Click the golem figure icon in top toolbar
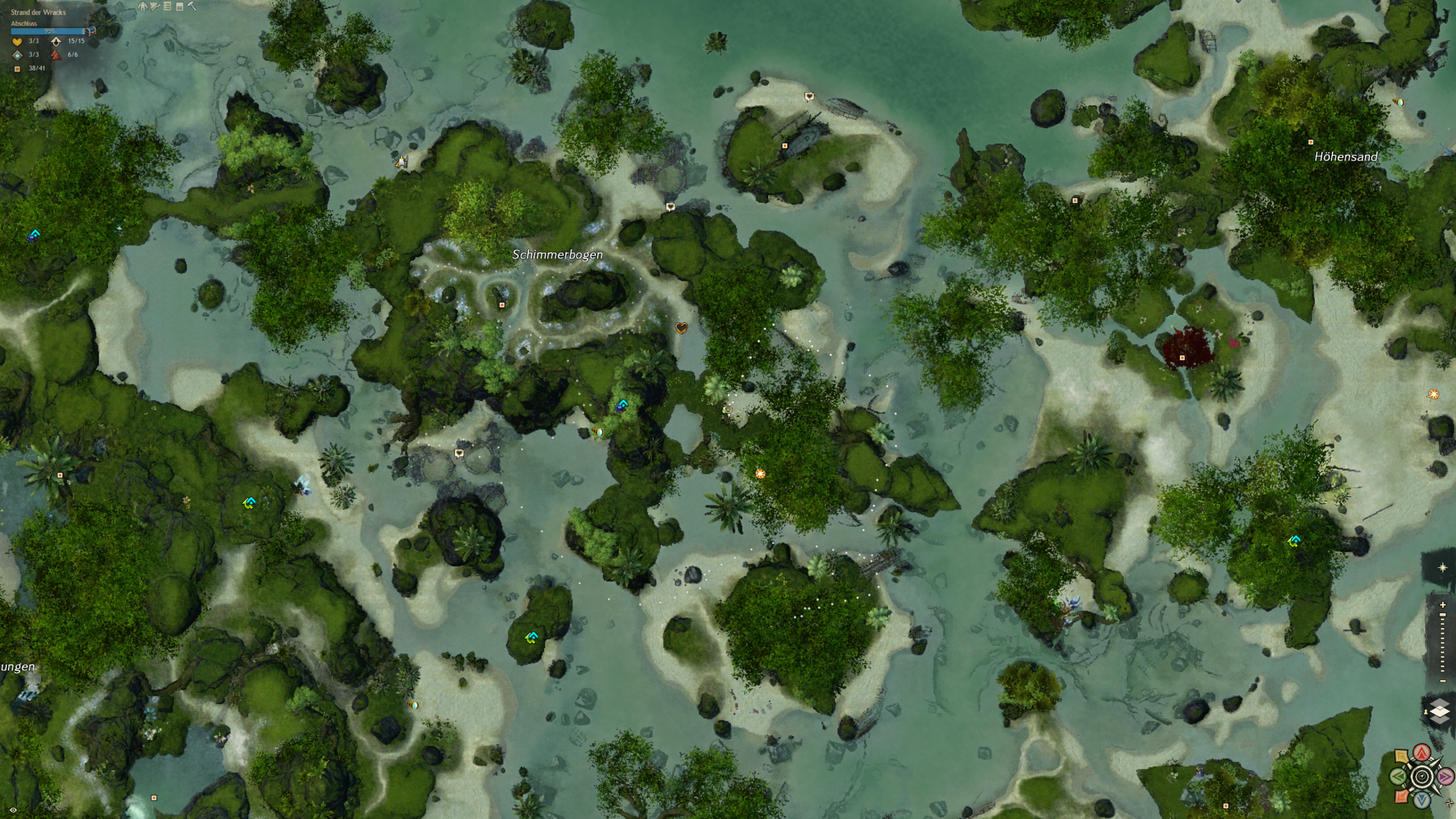The image size is (1456, 819). click(x=143, y=6)
